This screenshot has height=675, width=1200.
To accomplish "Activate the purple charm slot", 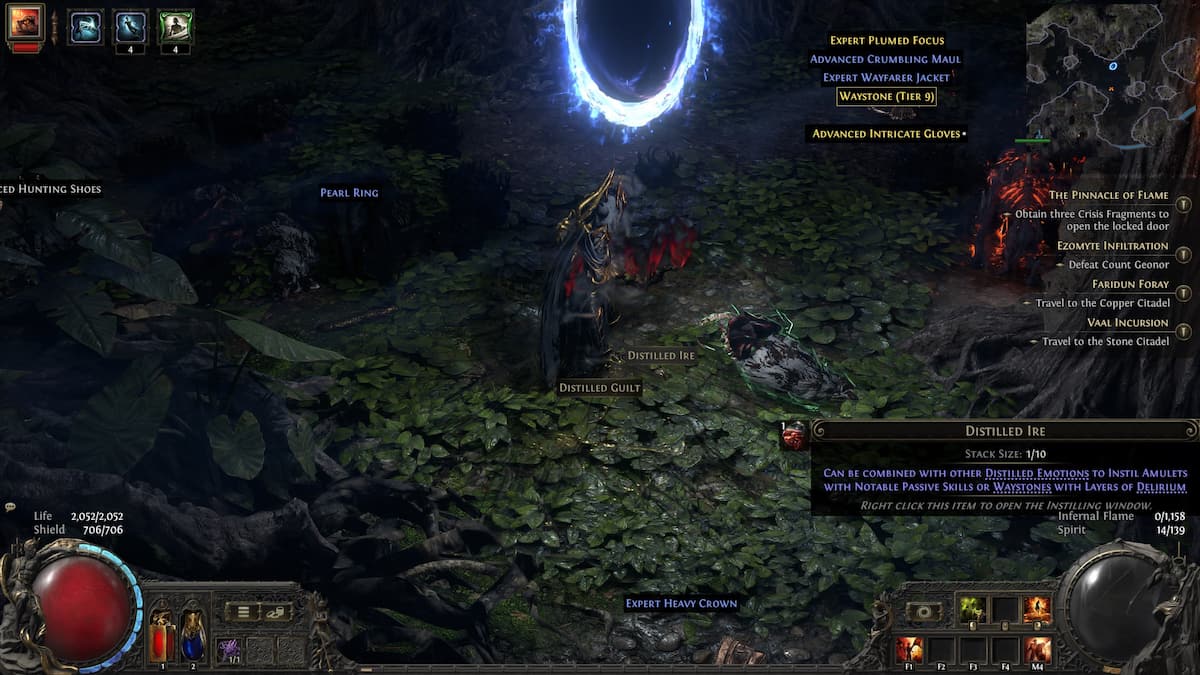I will pos(228,649).
